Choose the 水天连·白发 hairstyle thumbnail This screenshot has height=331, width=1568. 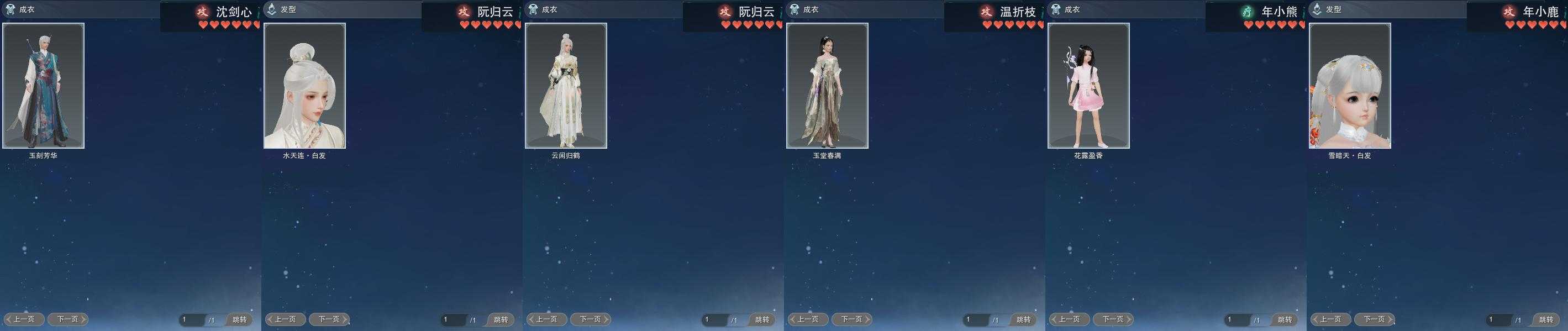tap(304, 86)
